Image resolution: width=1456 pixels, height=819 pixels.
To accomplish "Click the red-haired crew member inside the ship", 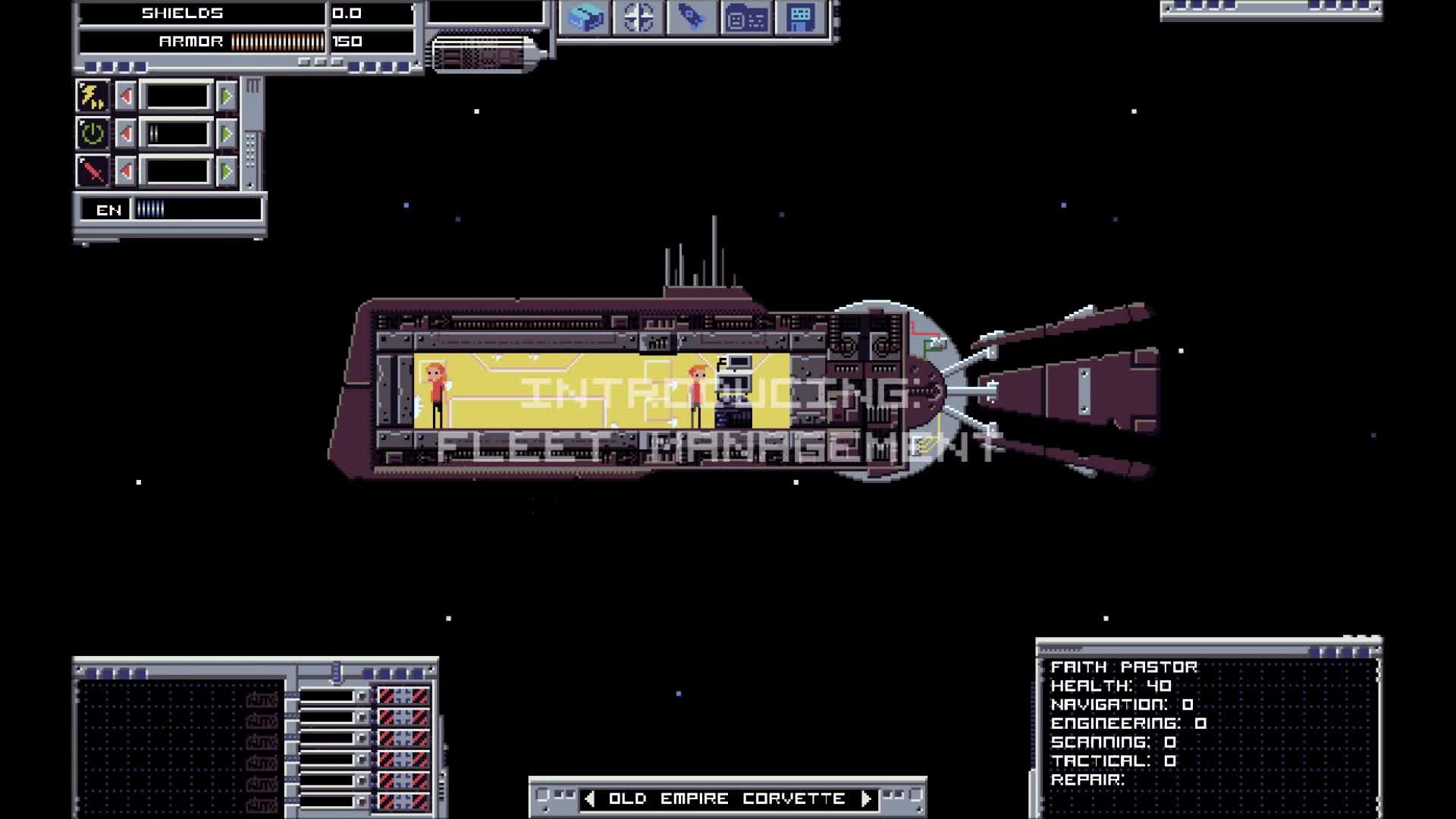I will [434, 387].
